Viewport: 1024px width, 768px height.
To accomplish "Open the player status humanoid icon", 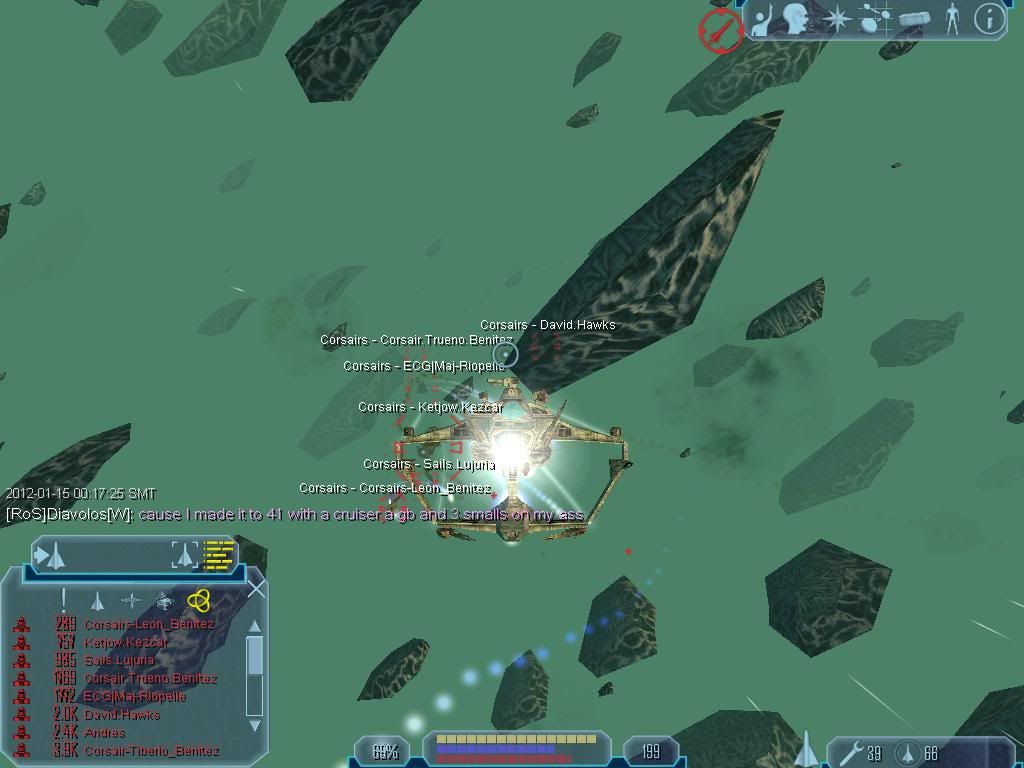I will point(952,19).
